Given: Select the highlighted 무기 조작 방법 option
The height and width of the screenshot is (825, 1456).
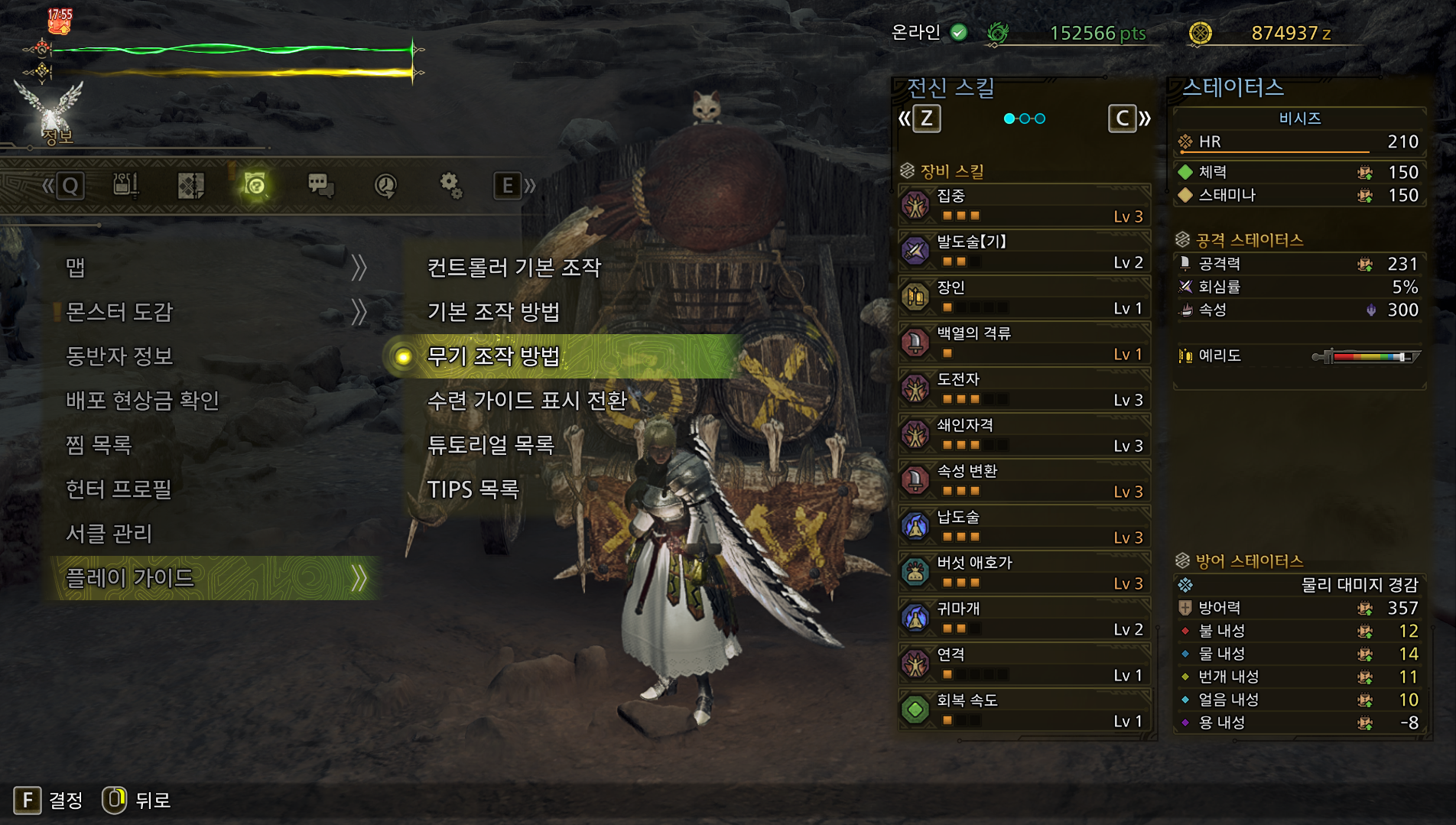Looking at the screenshot, I should pyautogui.click(x=493, y=356).
